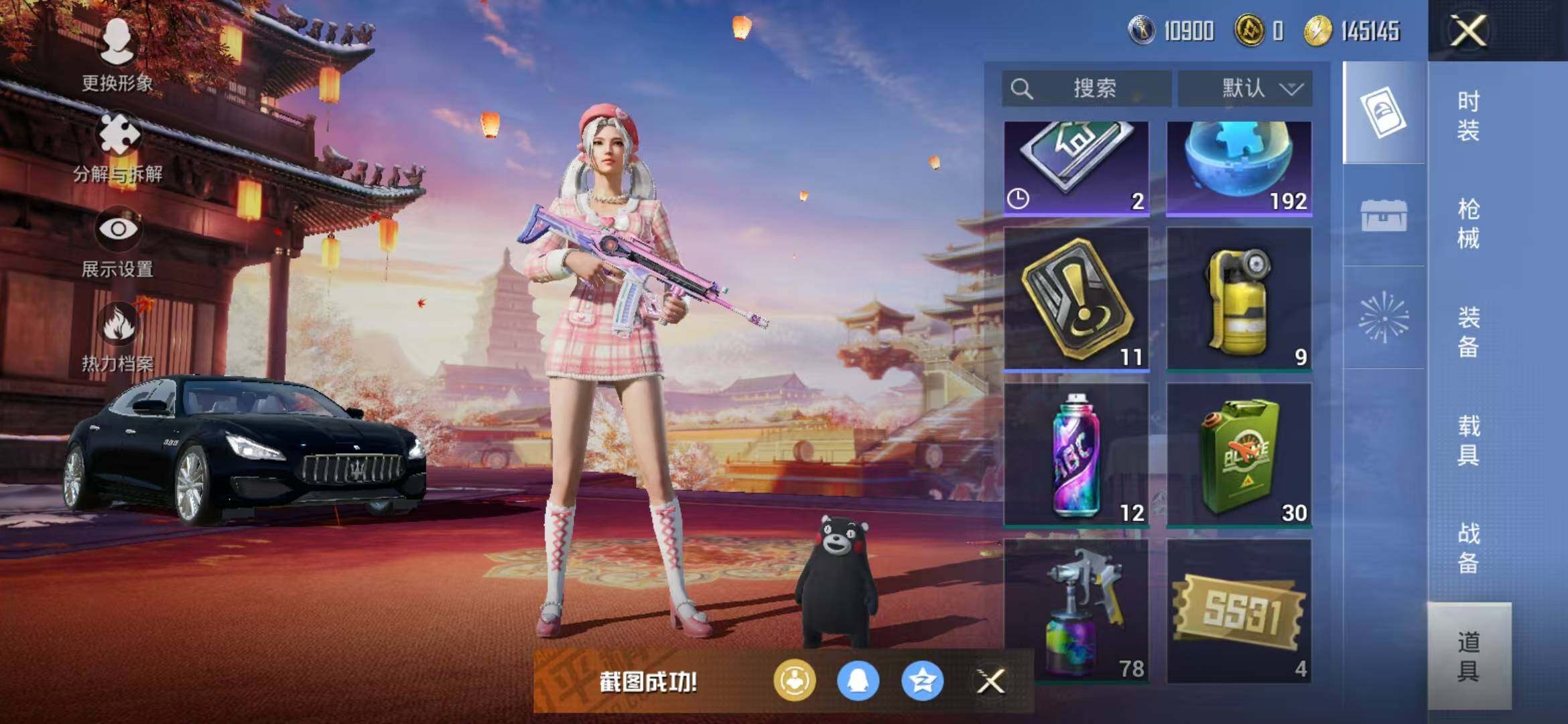Image resolution: width=1568 pixels, height=724 pixels.
Task: Select the green fuel jerrycan item
Action: click(1239, 455)
